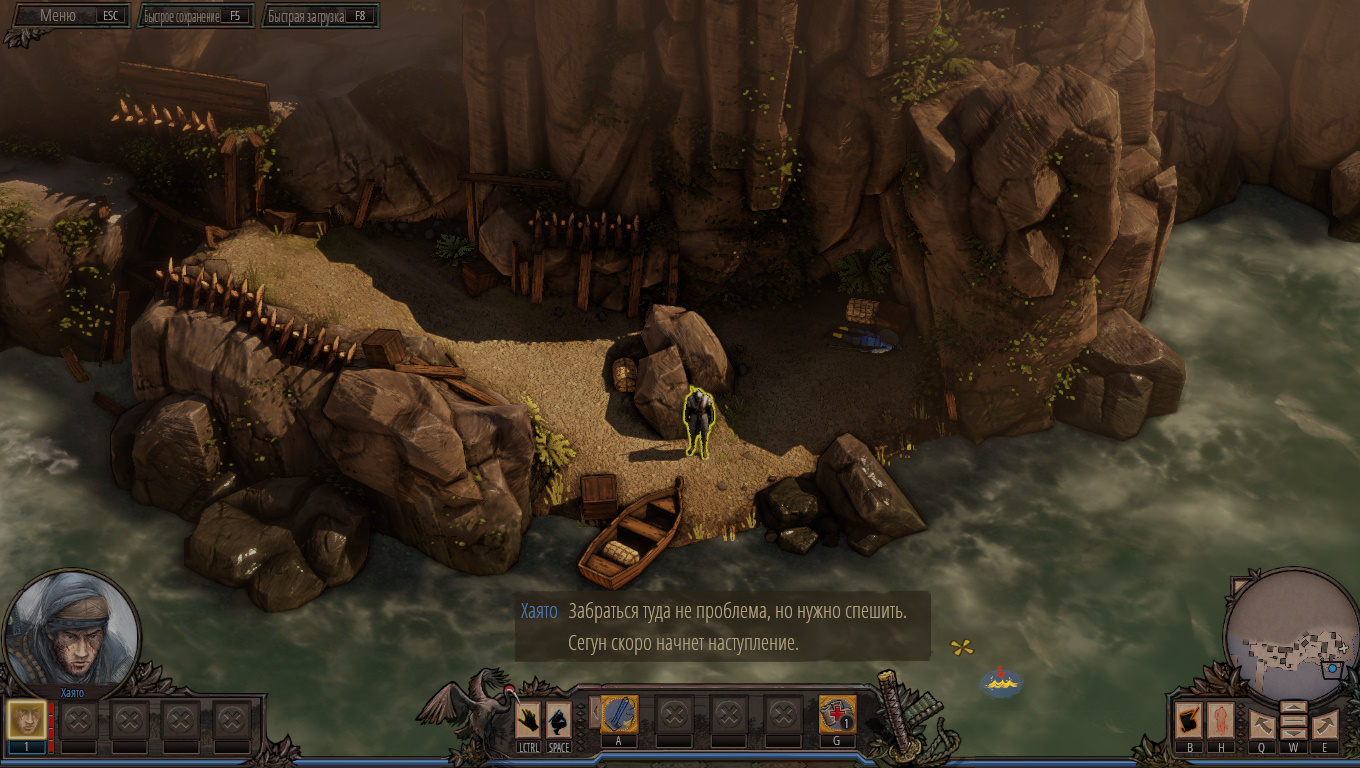Rotate the camera left with the arrow button
Image resolution: width=1360 pixels, height=768 pixels.
pyautogui.click(x=1262, y=723)
